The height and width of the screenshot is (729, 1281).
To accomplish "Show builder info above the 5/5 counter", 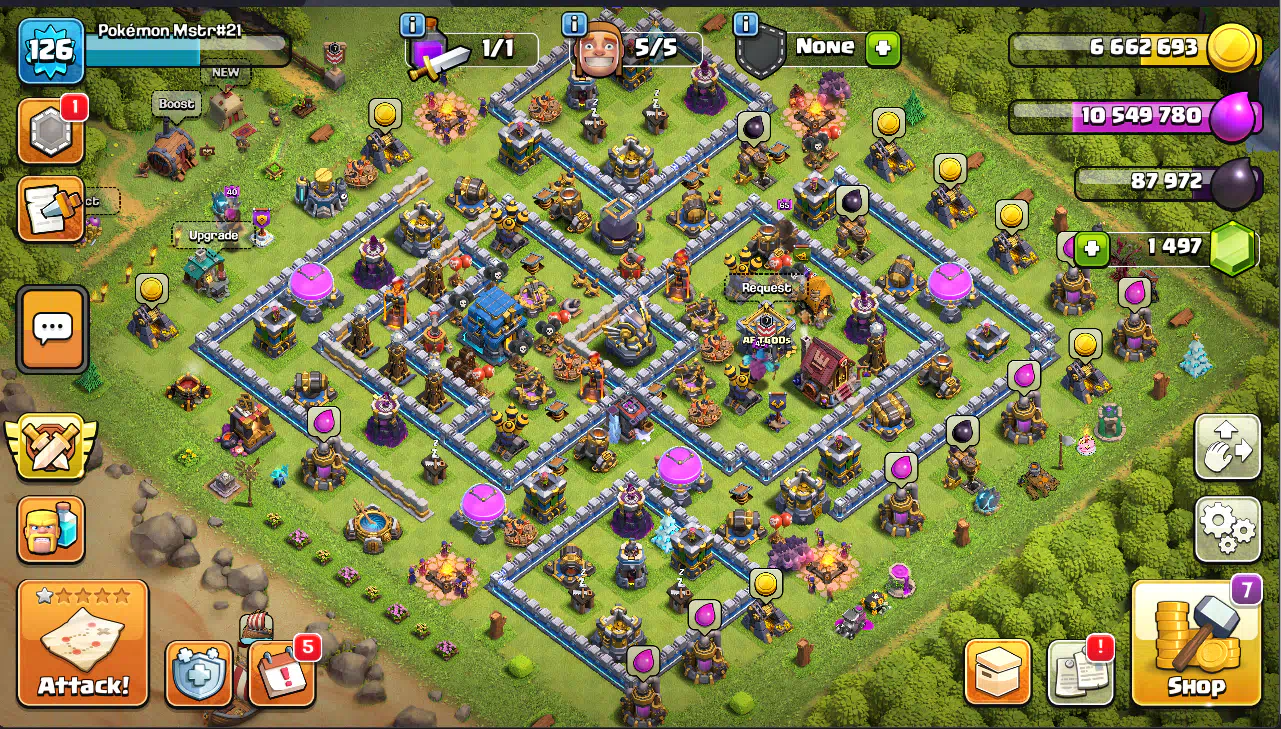I will tap(574, 24).
